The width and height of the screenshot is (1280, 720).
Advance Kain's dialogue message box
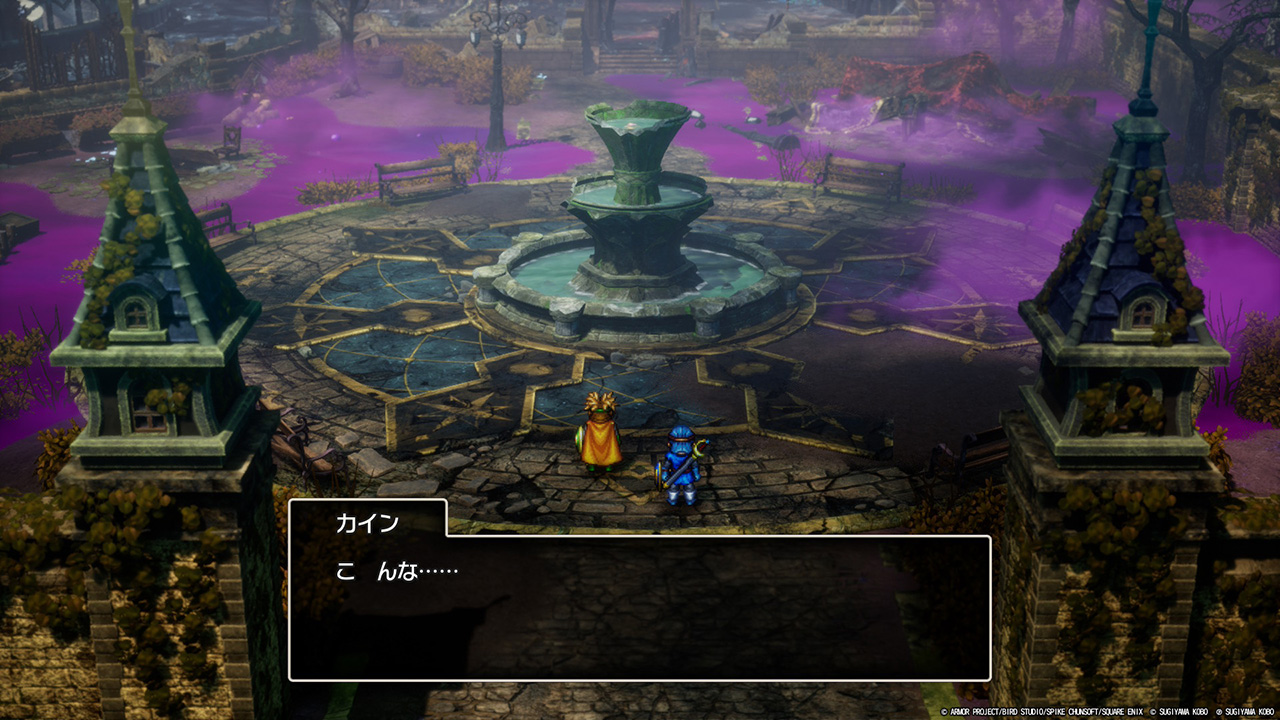pos(639,607)
